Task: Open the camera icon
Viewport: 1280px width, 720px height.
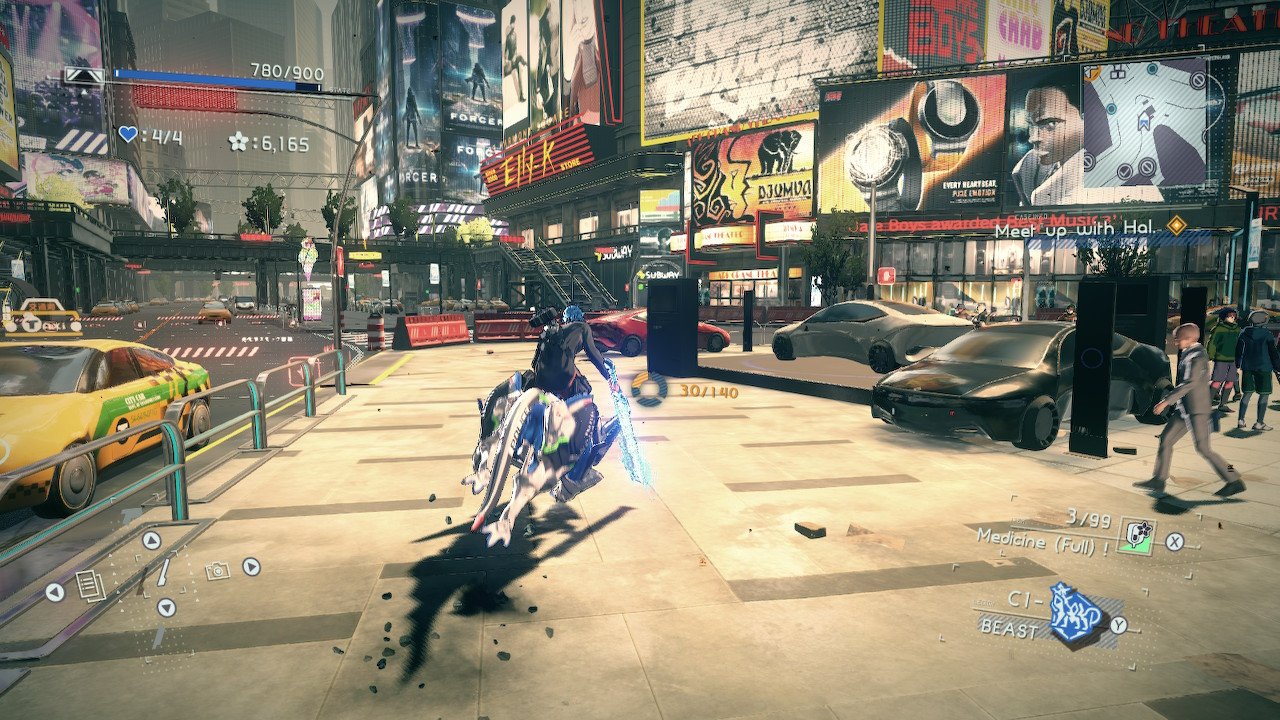Action: tap(216, 570)
